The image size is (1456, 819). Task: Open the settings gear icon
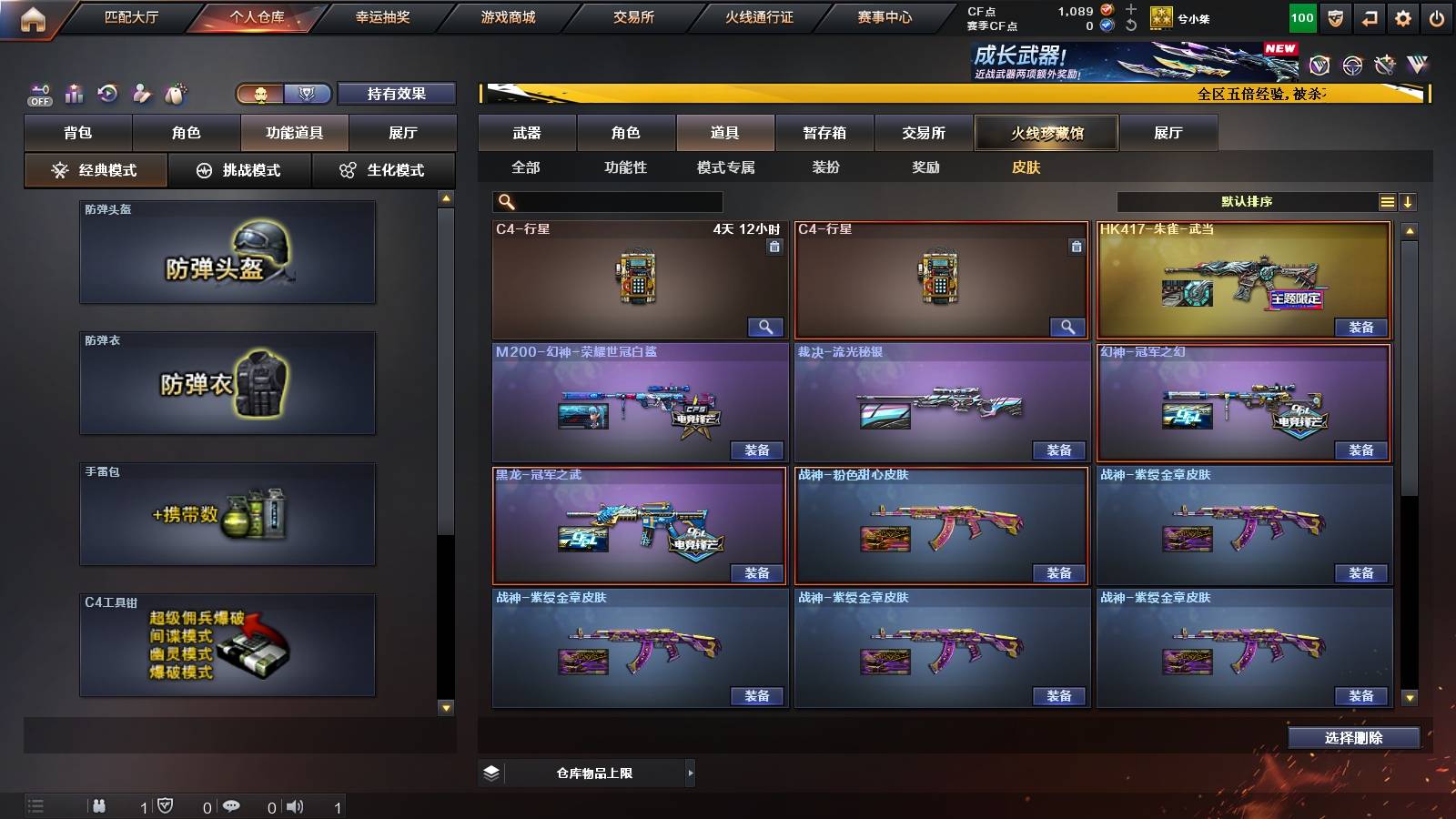pyautogui.click(x=1404, y=16)
